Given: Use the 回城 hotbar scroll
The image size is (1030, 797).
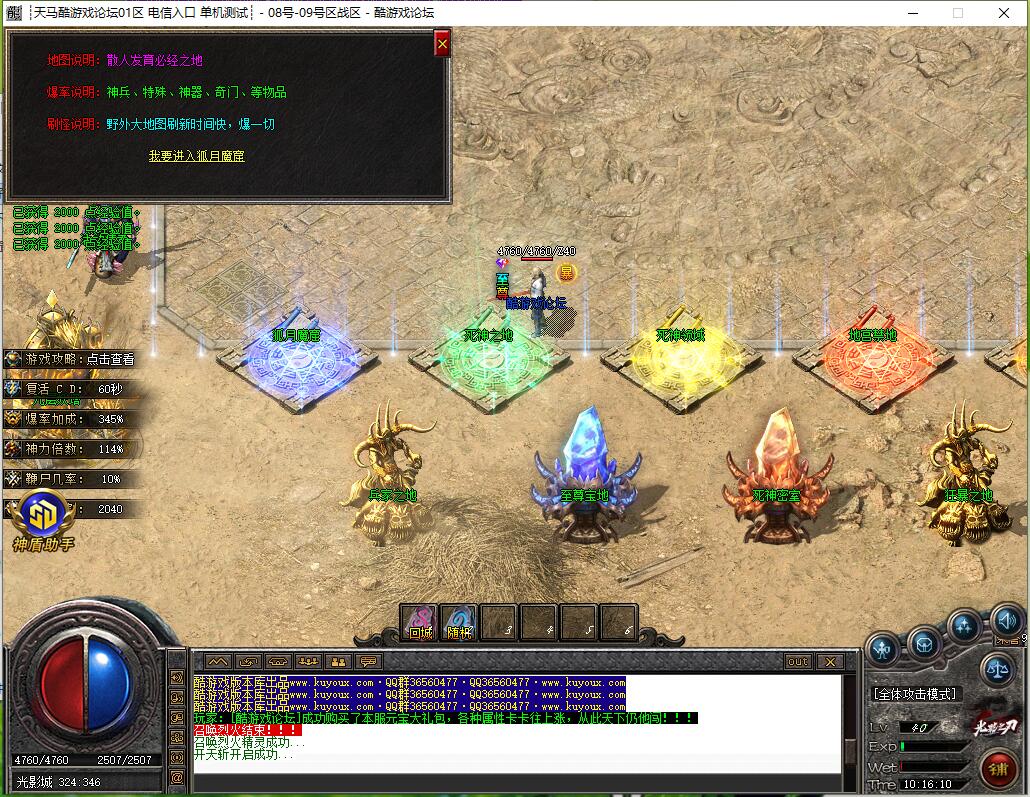Looking at the screenshot, I should (x=419, y=622).
